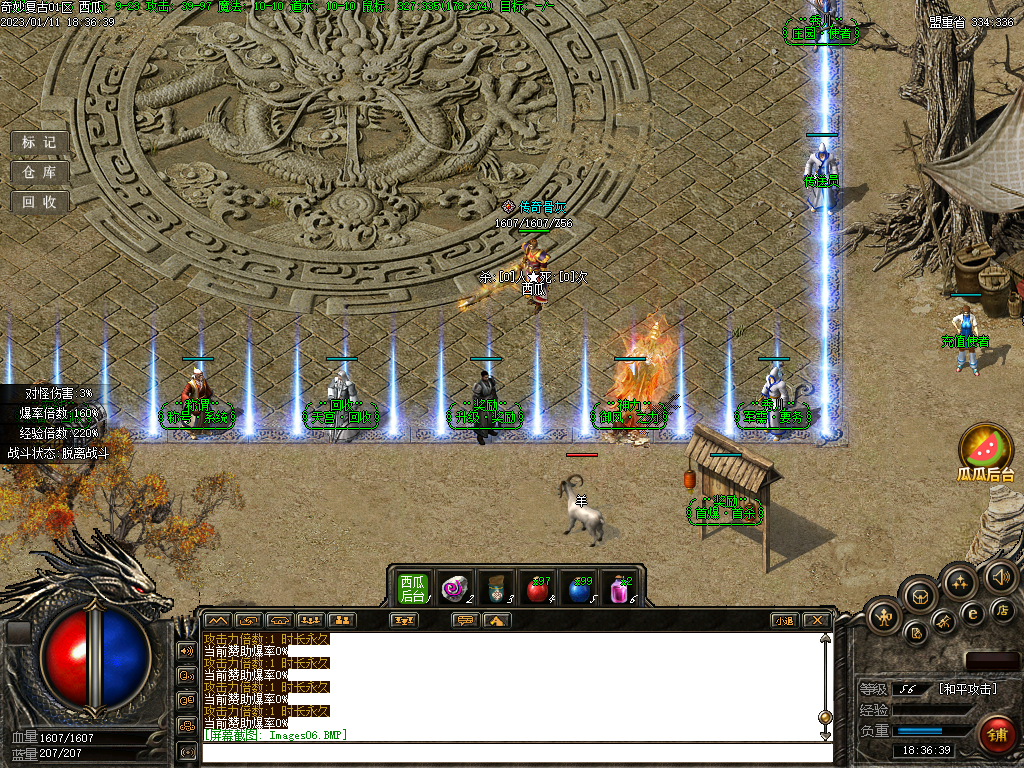1024x768 pixels.
Task: Toggle the sound speaker icon
Action: click(x=1000, y=576)
